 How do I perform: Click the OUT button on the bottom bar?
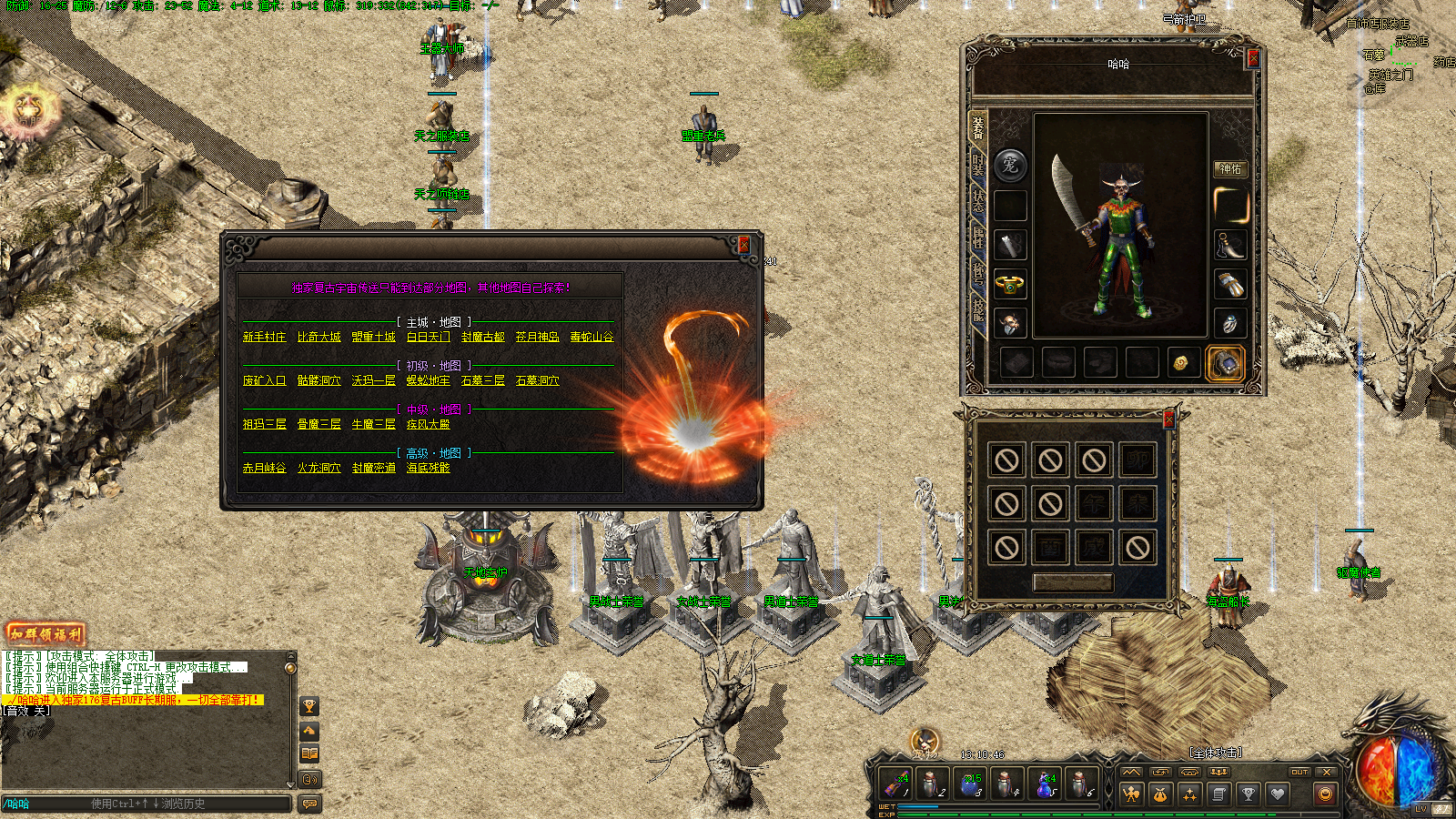[x=1299, y=772]
